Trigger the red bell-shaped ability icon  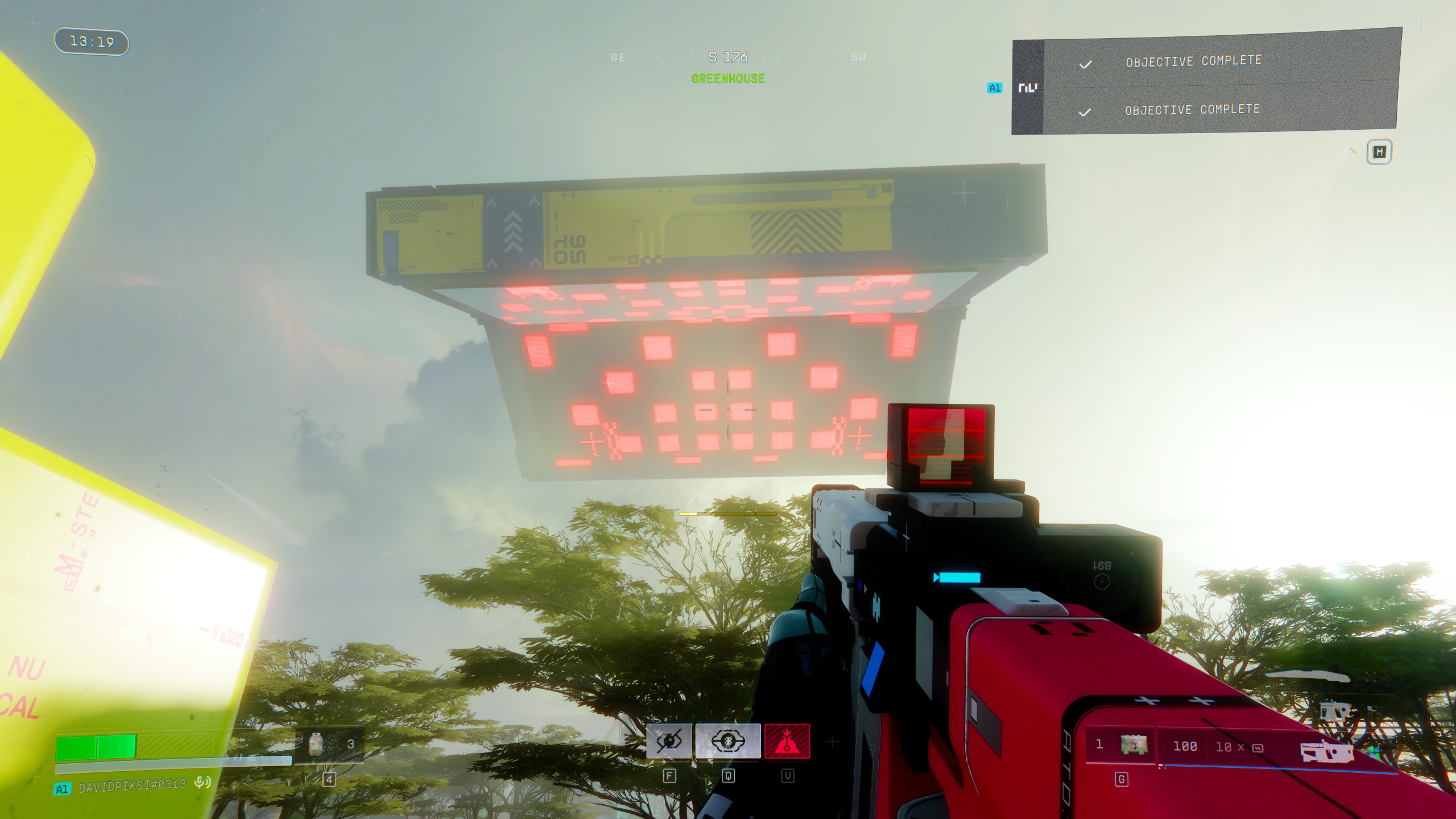[787, 741]
